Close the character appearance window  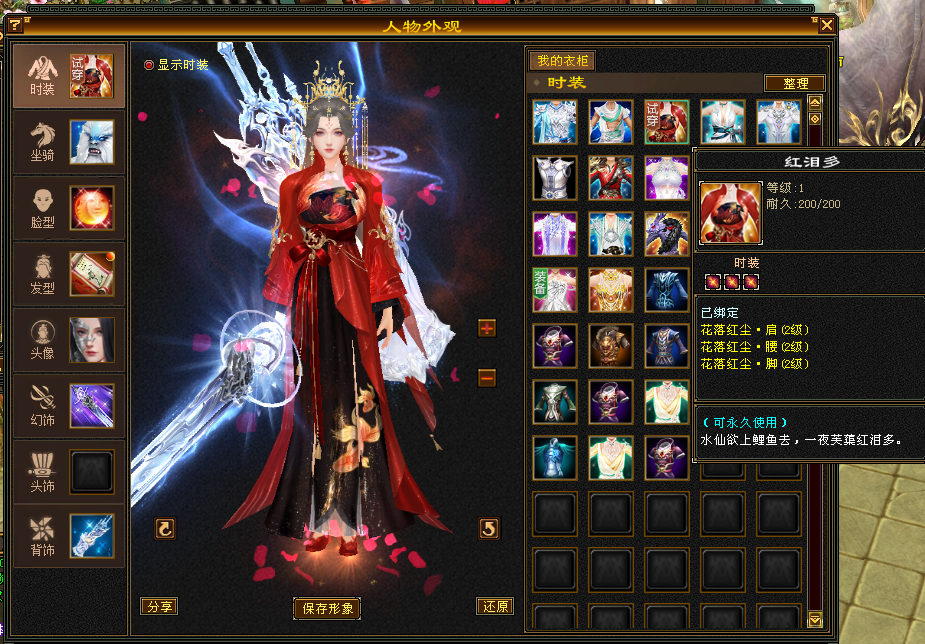pos(827,25)
